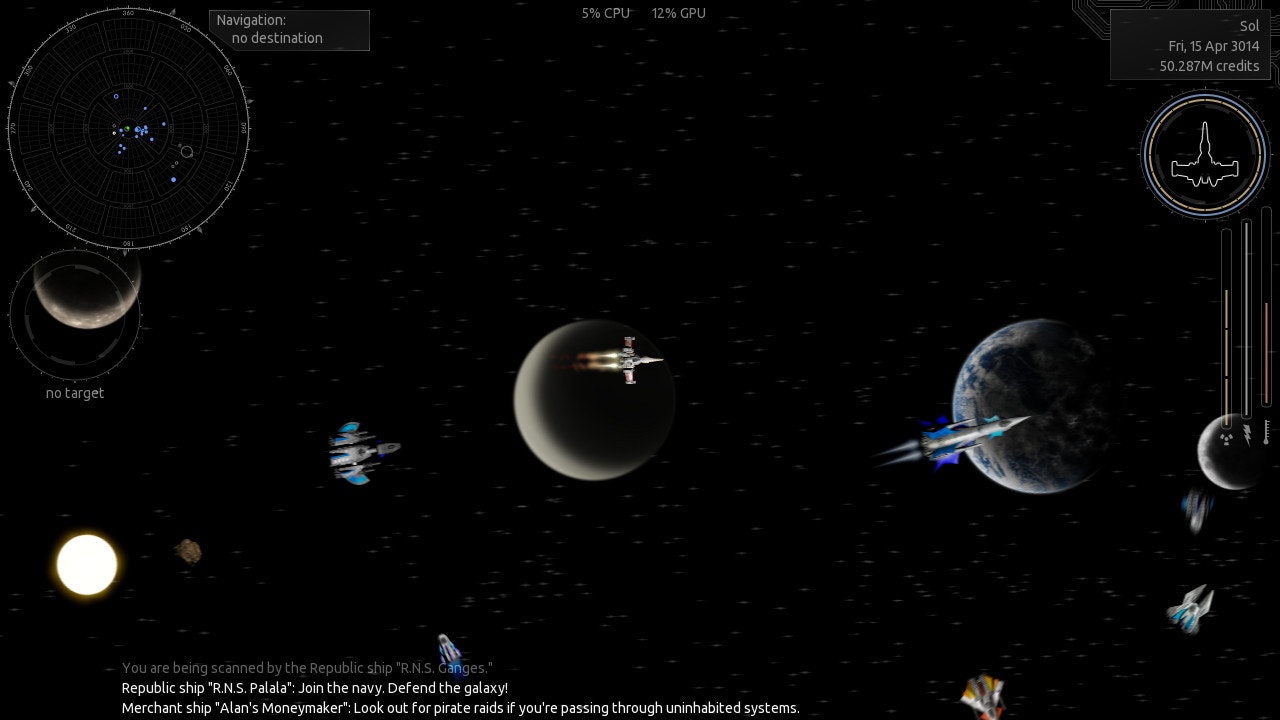Select a blue ship blip on the radar
This screenshot has width=1280, height=720.
point(163,124)
